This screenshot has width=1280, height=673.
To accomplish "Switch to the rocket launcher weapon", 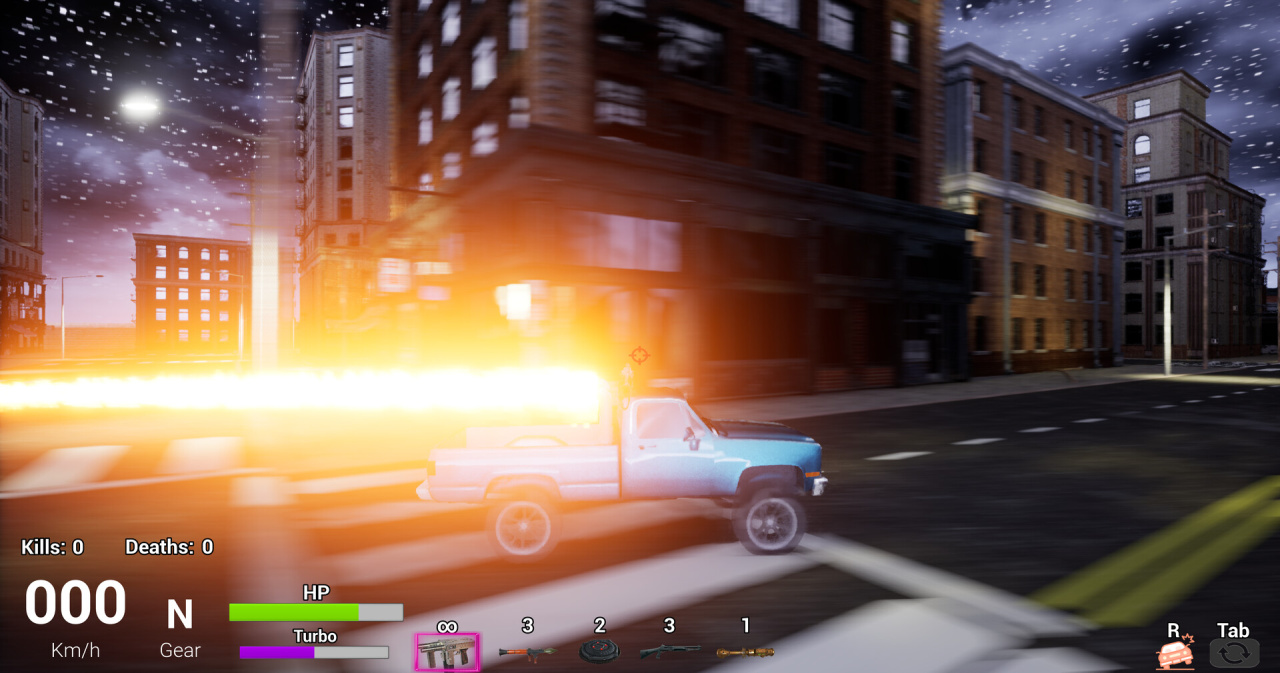I will pyautogui.click(x=527, y=652).
